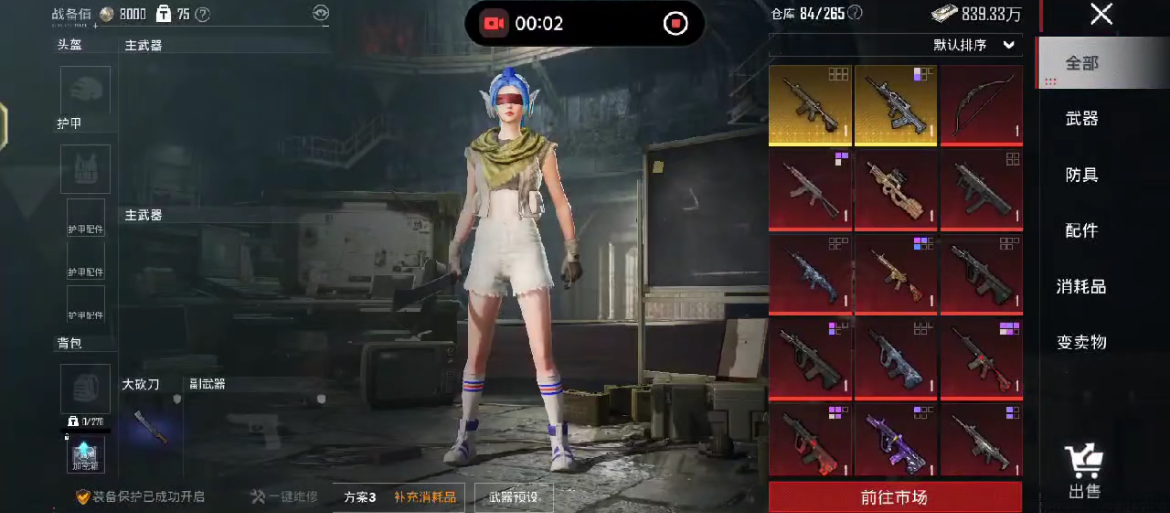Open the 默认排序 sorting dropdown
This screenshot has width=1170, height=513.
coord(975,45)
